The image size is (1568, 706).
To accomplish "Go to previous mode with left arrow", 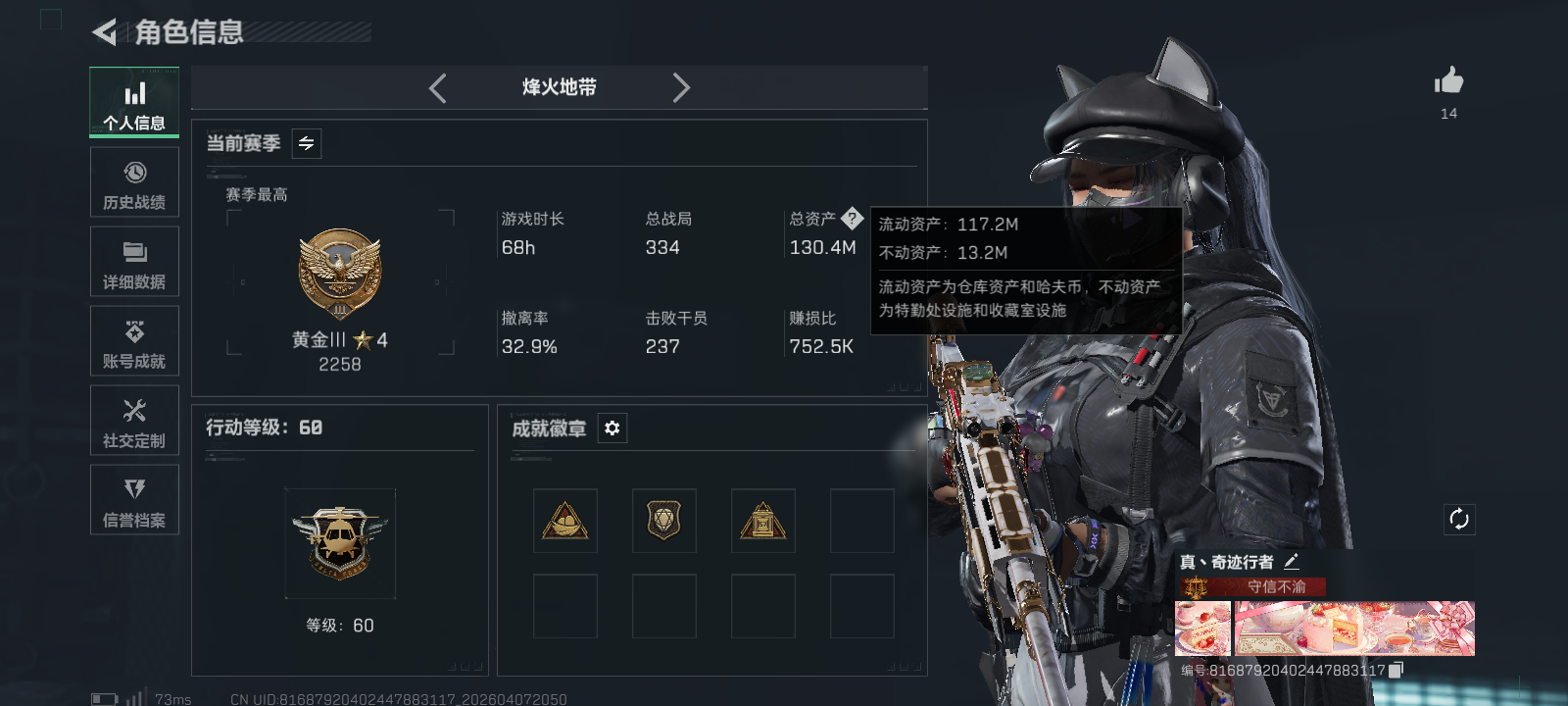I will (437, 87).
